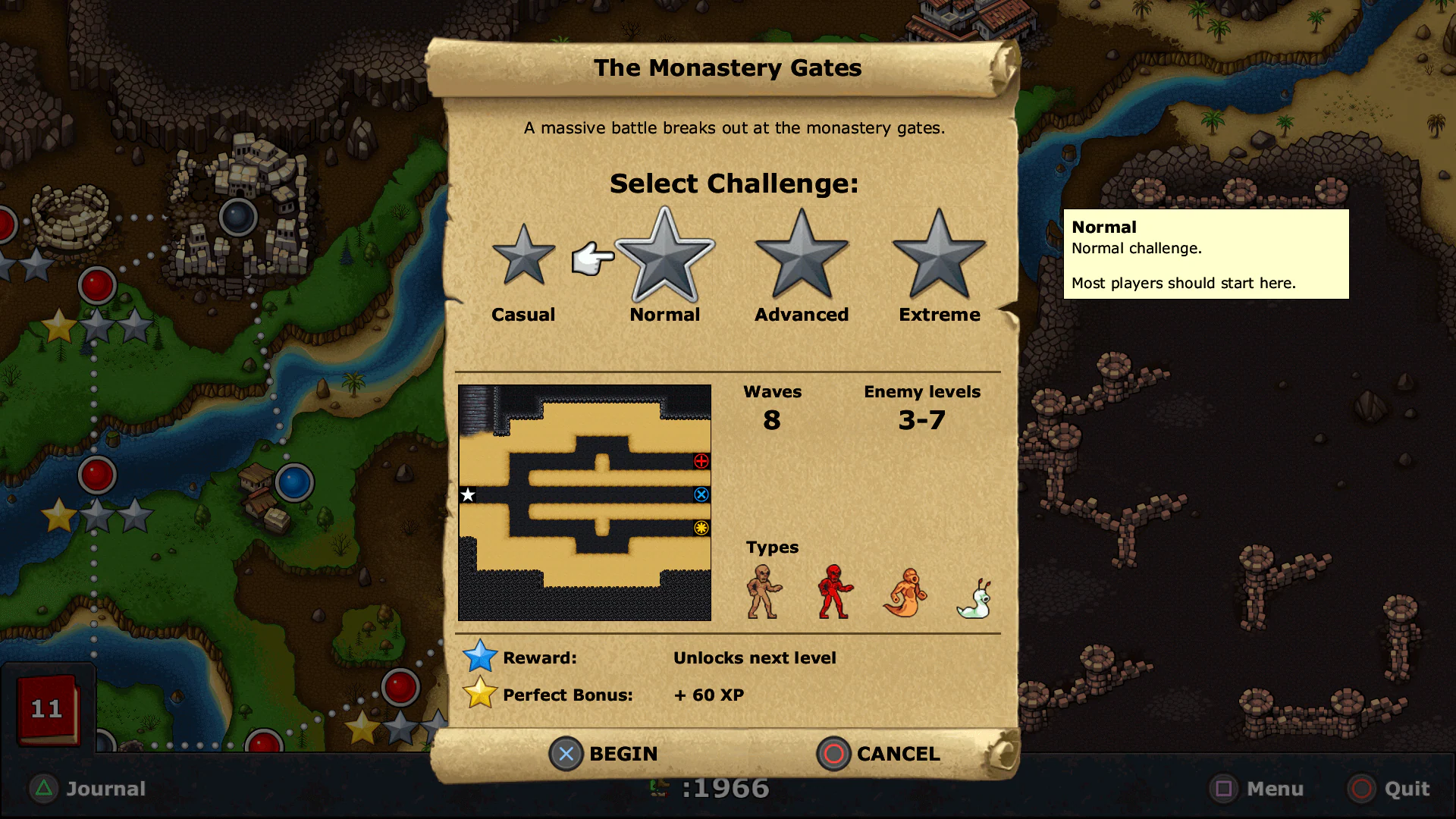Click the yellow Perfect Bonus star icon
The width and height of the screenshot is (1456, 819).
481,692
